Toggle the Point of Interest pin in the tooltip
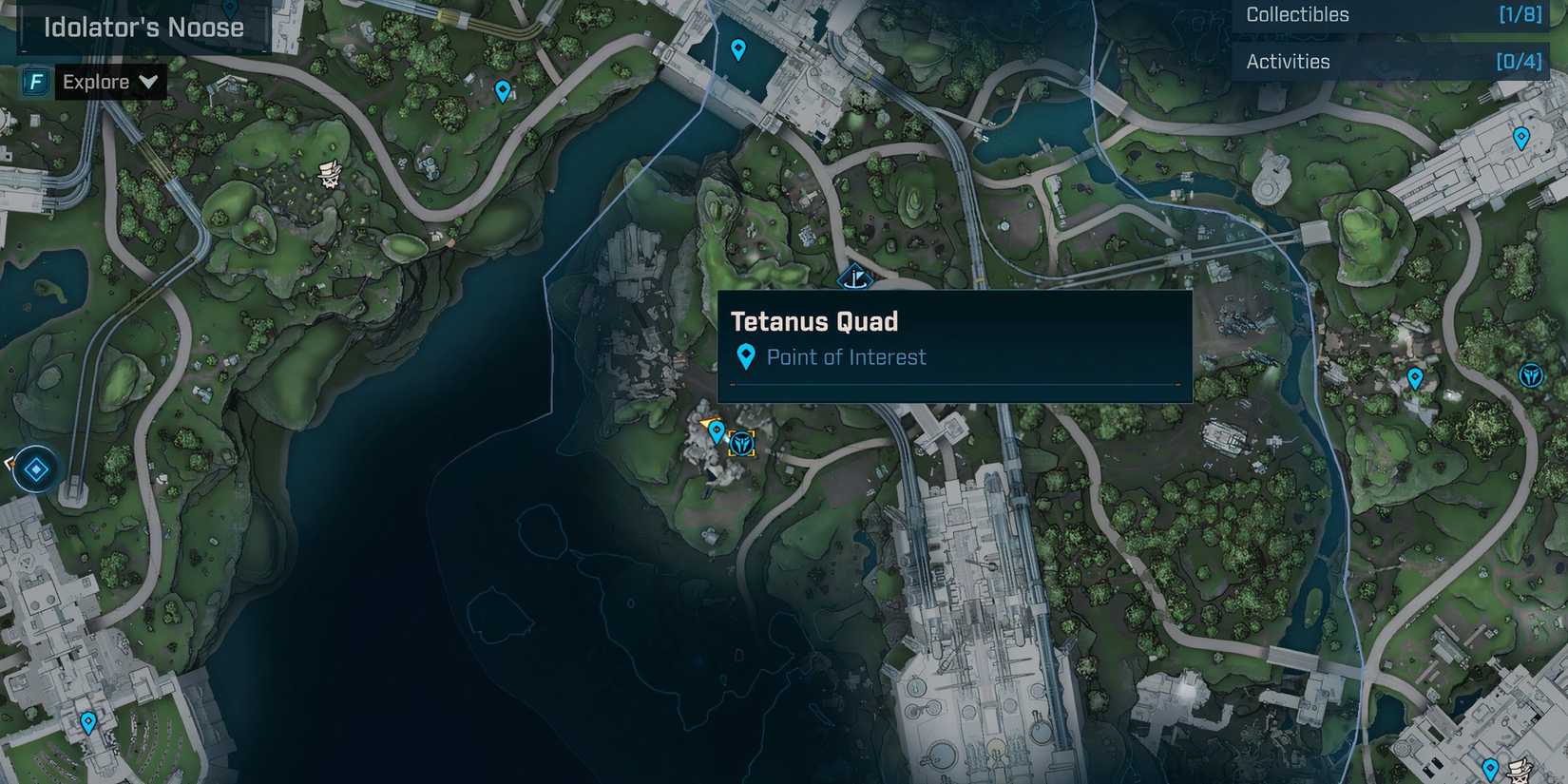 747,356
